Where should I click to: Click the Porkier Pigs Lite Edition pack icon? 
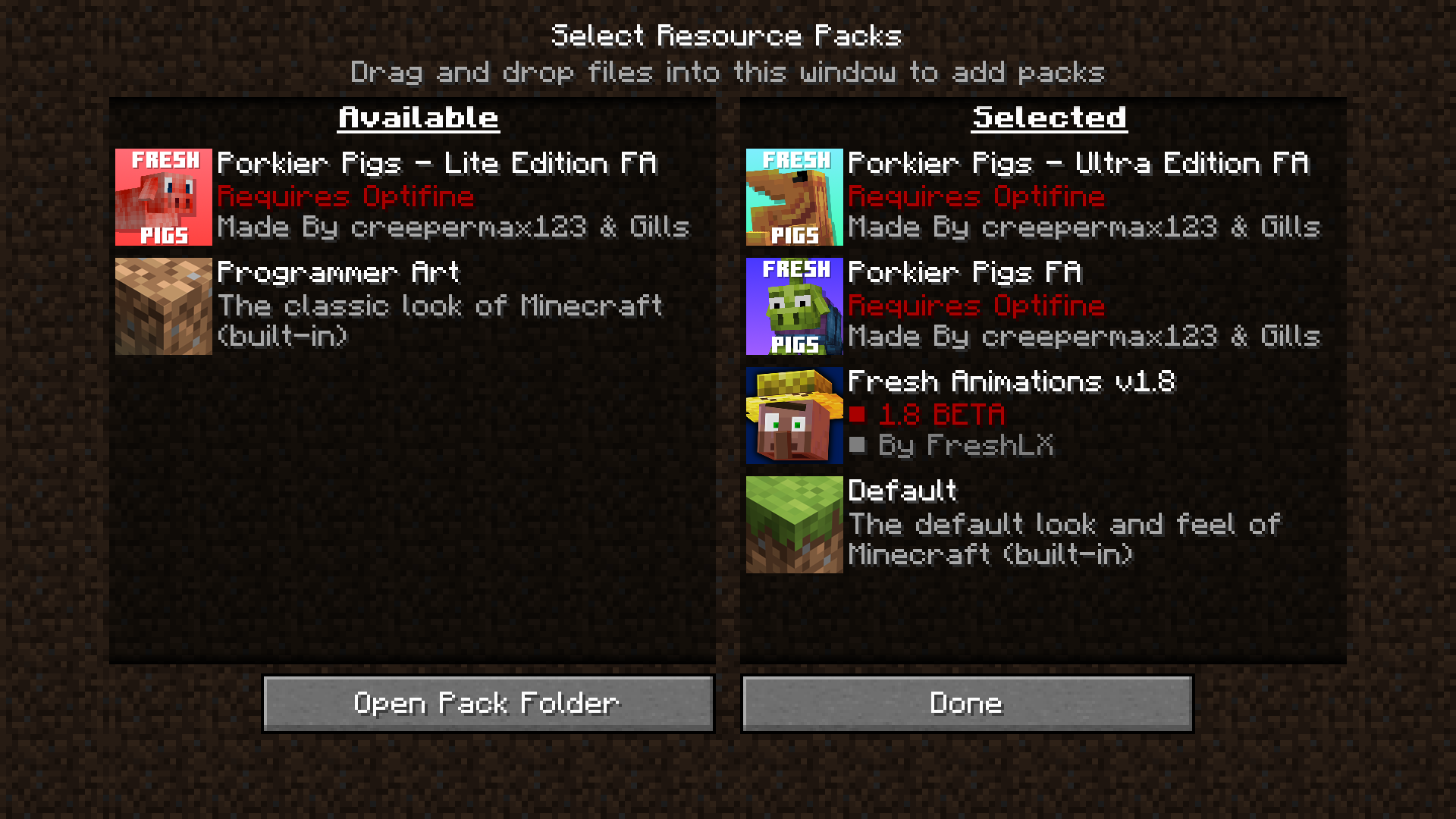[x=163, y=196]
